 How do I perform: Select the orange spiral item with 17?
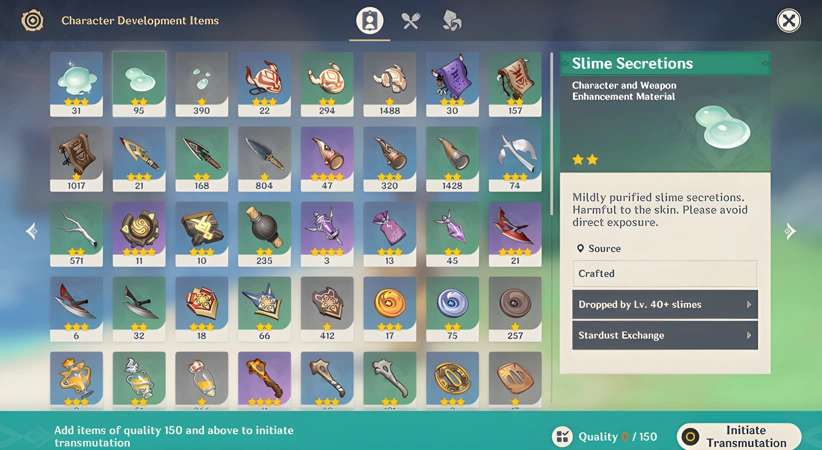point(389,308)
